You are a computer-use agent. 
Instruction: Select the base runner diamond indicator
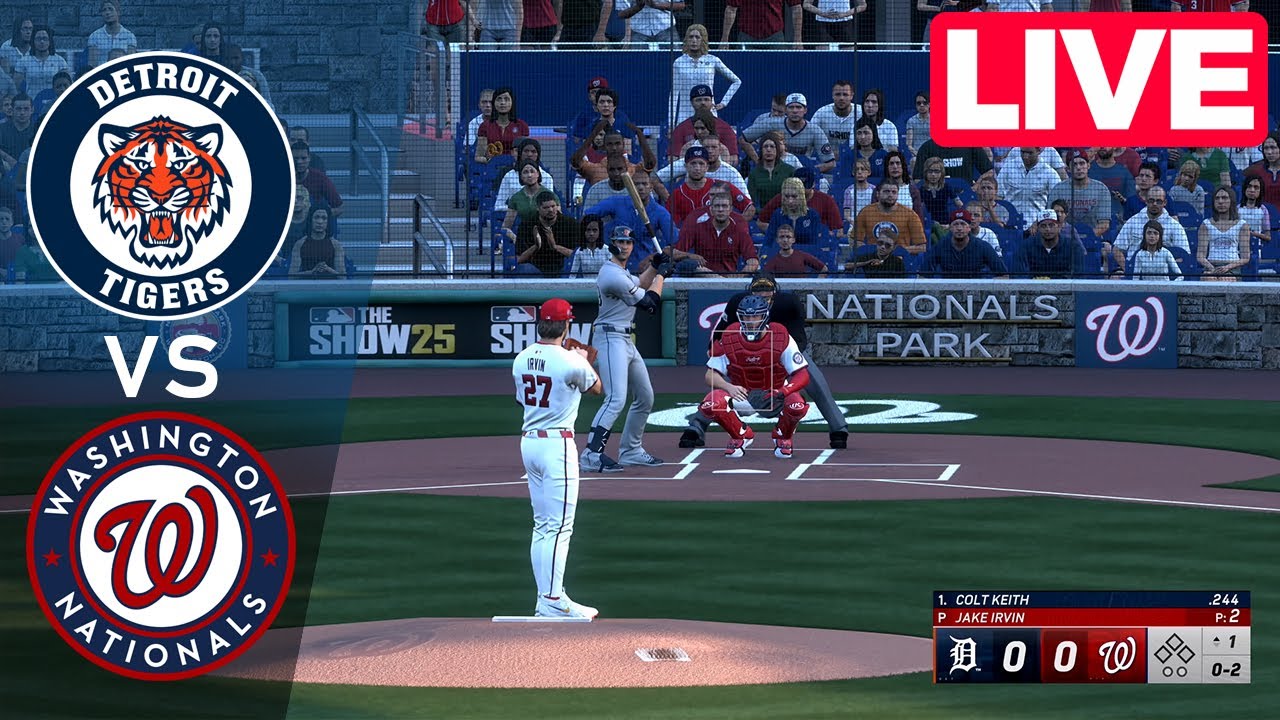coord(1176,650)
